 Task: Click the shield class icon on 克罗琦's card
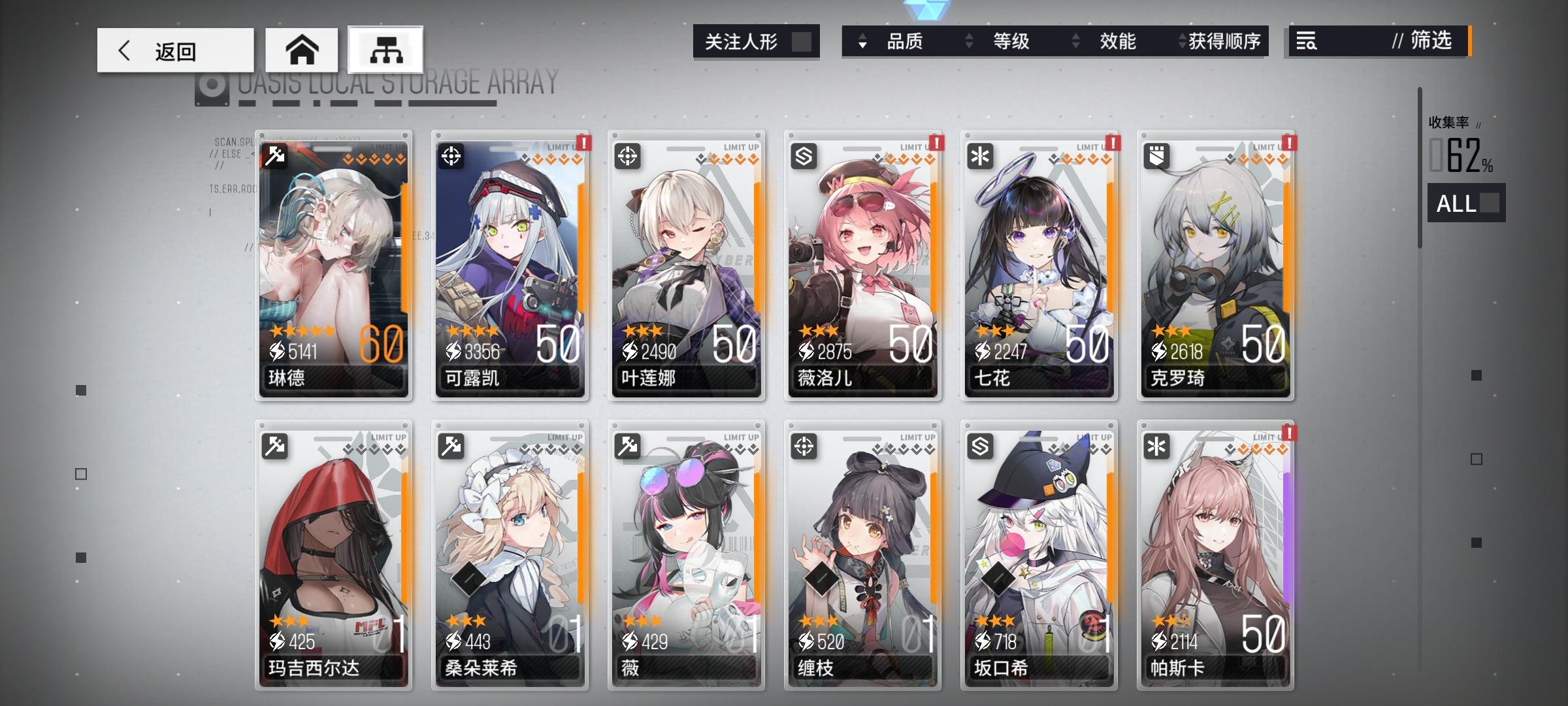tap(1158, 156)
